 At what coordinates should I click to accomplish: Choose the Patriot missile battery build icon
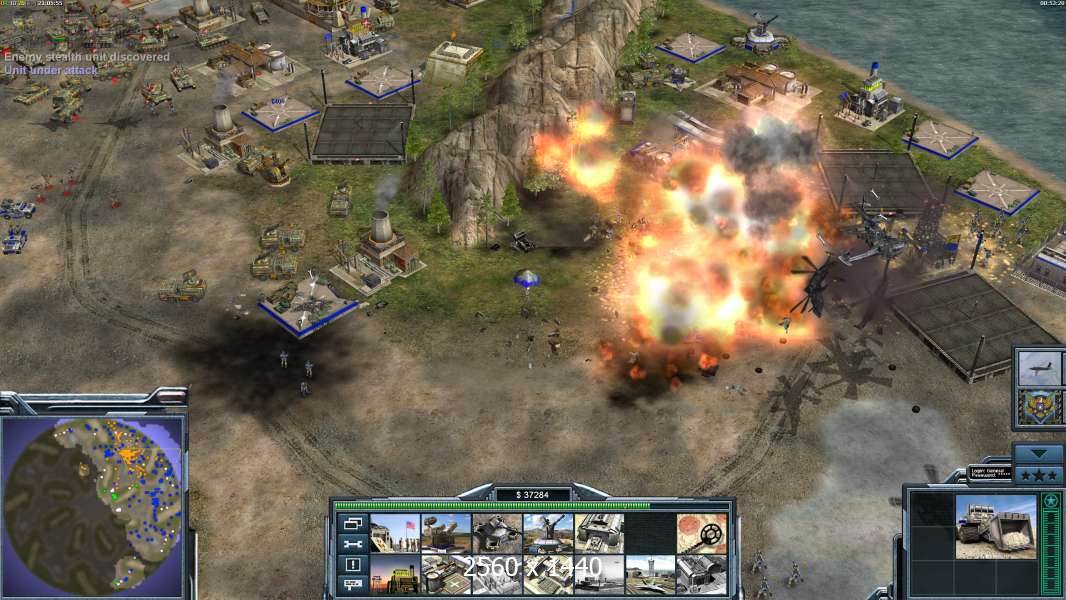tap(445, 533)
